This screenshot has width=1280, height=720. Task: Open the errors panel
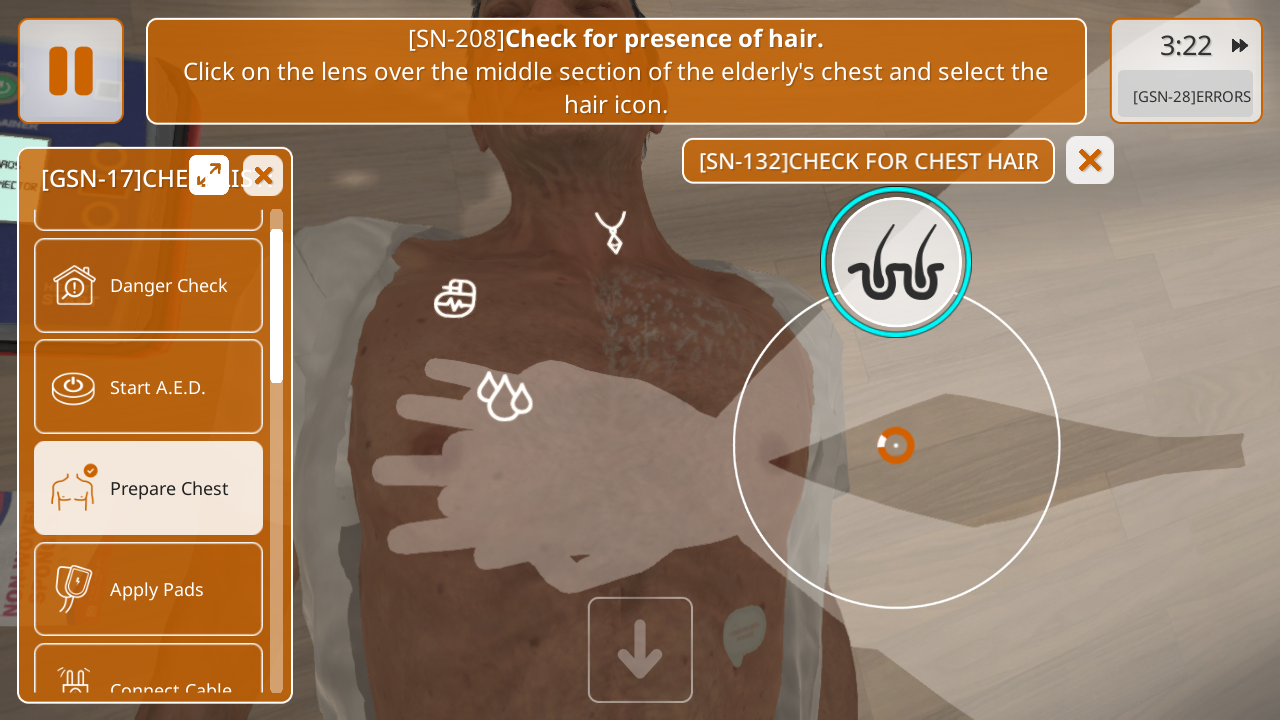click(x=1186, y=96)
